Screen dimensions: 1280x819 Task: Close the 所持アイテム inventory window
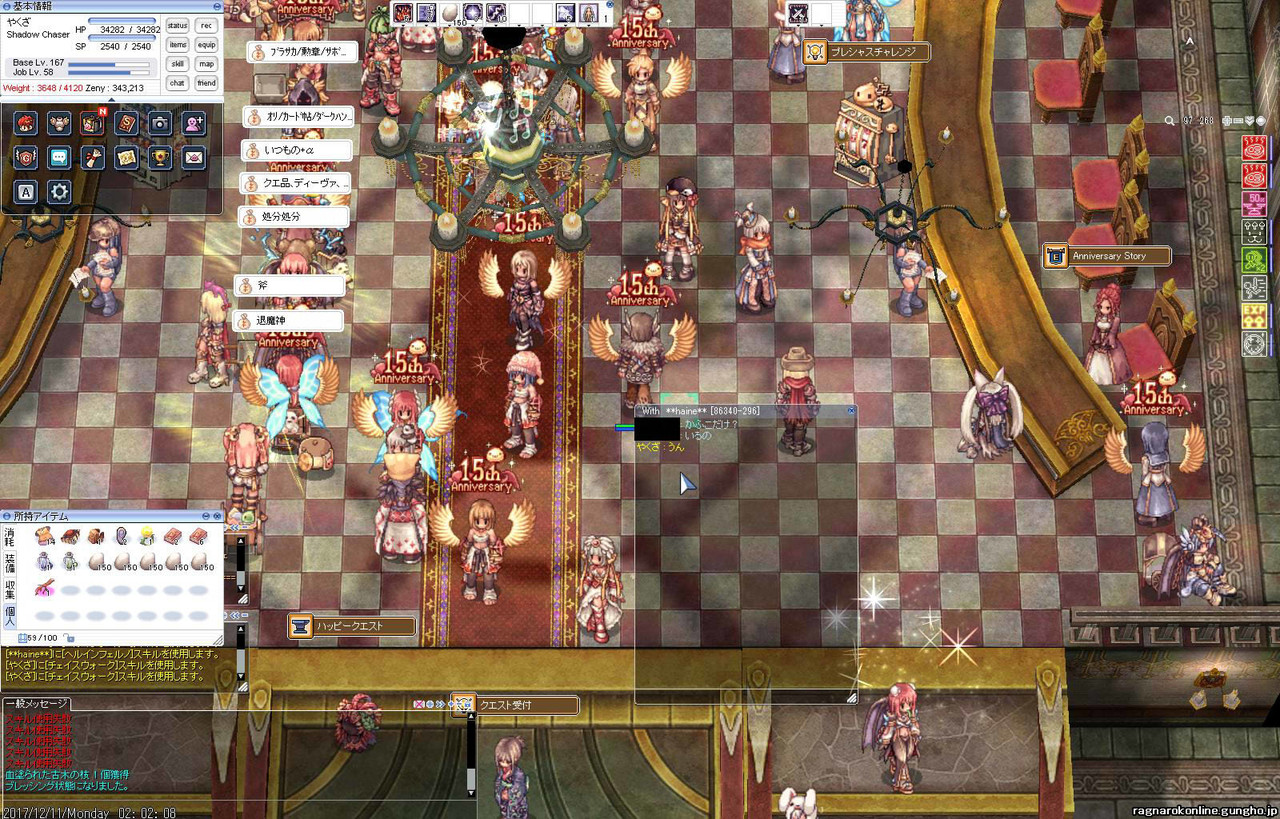[x=217, y=516]
